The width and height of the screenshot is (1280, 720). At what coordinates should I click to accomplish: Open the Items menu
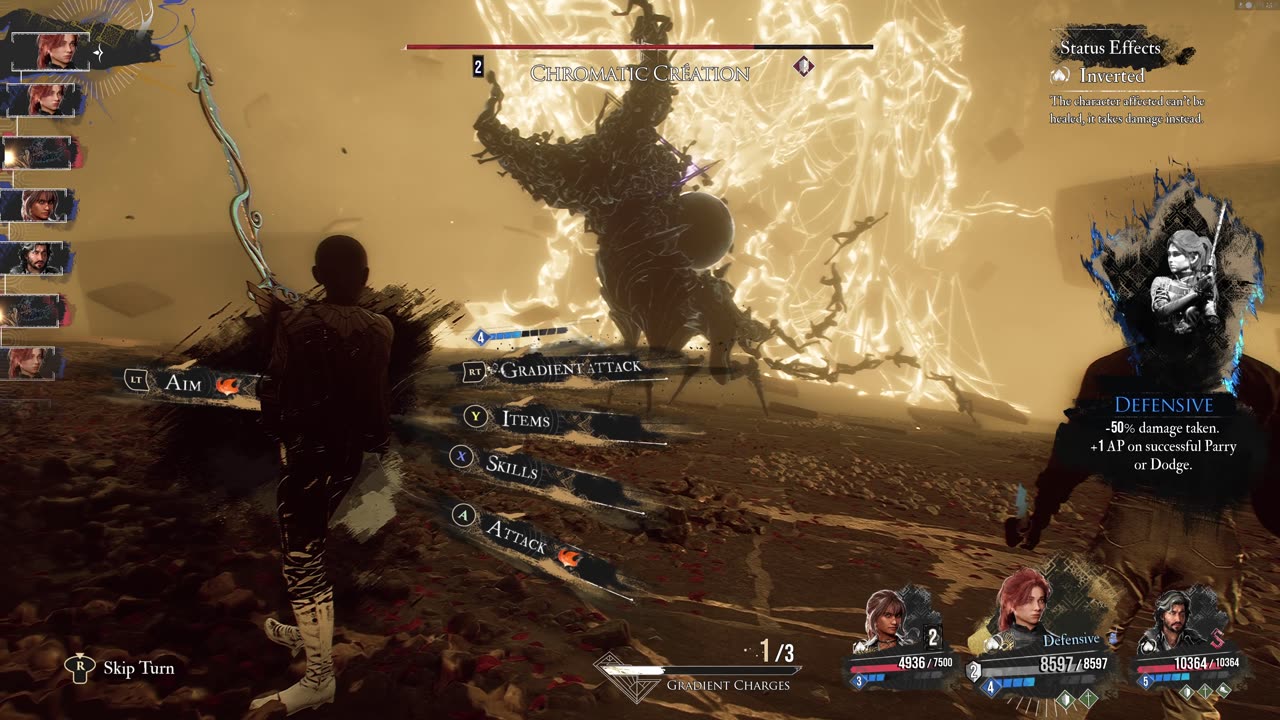526,419
